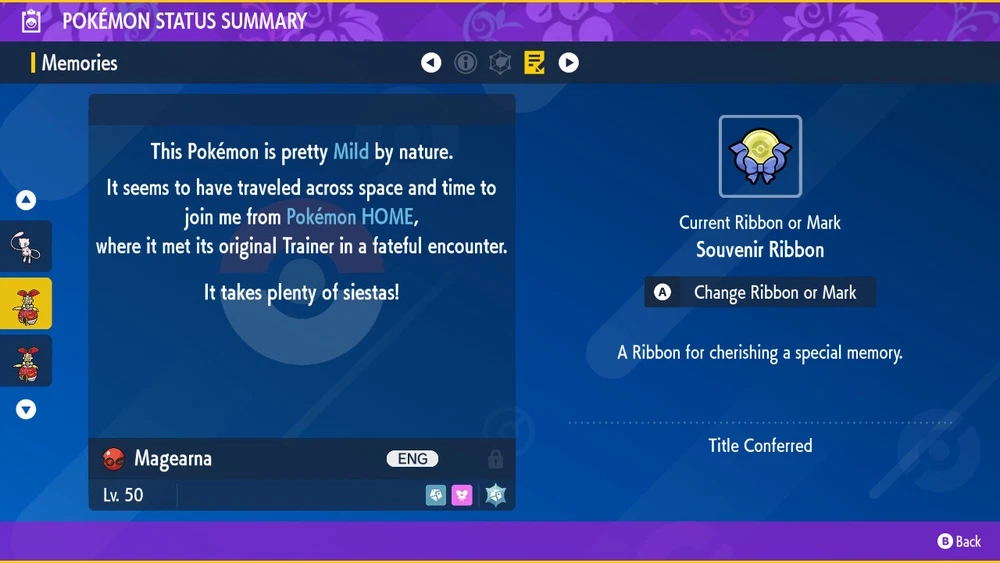Screen dimensions: 1000x563
Task: Go to the previous summary page arrow
Action: coord(431,63)
